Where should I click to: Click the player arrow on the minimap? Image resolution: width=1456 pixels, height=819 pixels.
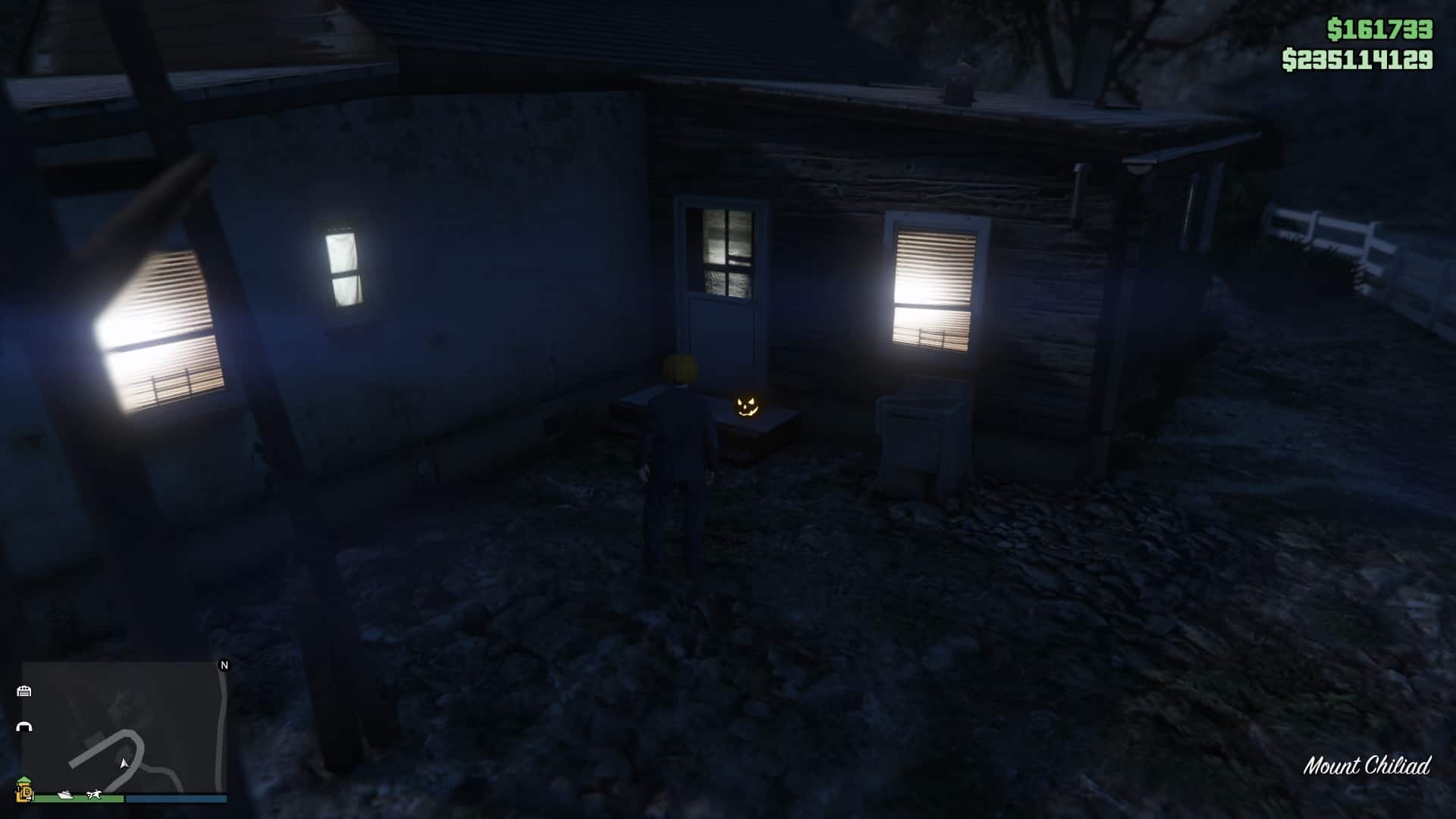click(x=124, y=764)
